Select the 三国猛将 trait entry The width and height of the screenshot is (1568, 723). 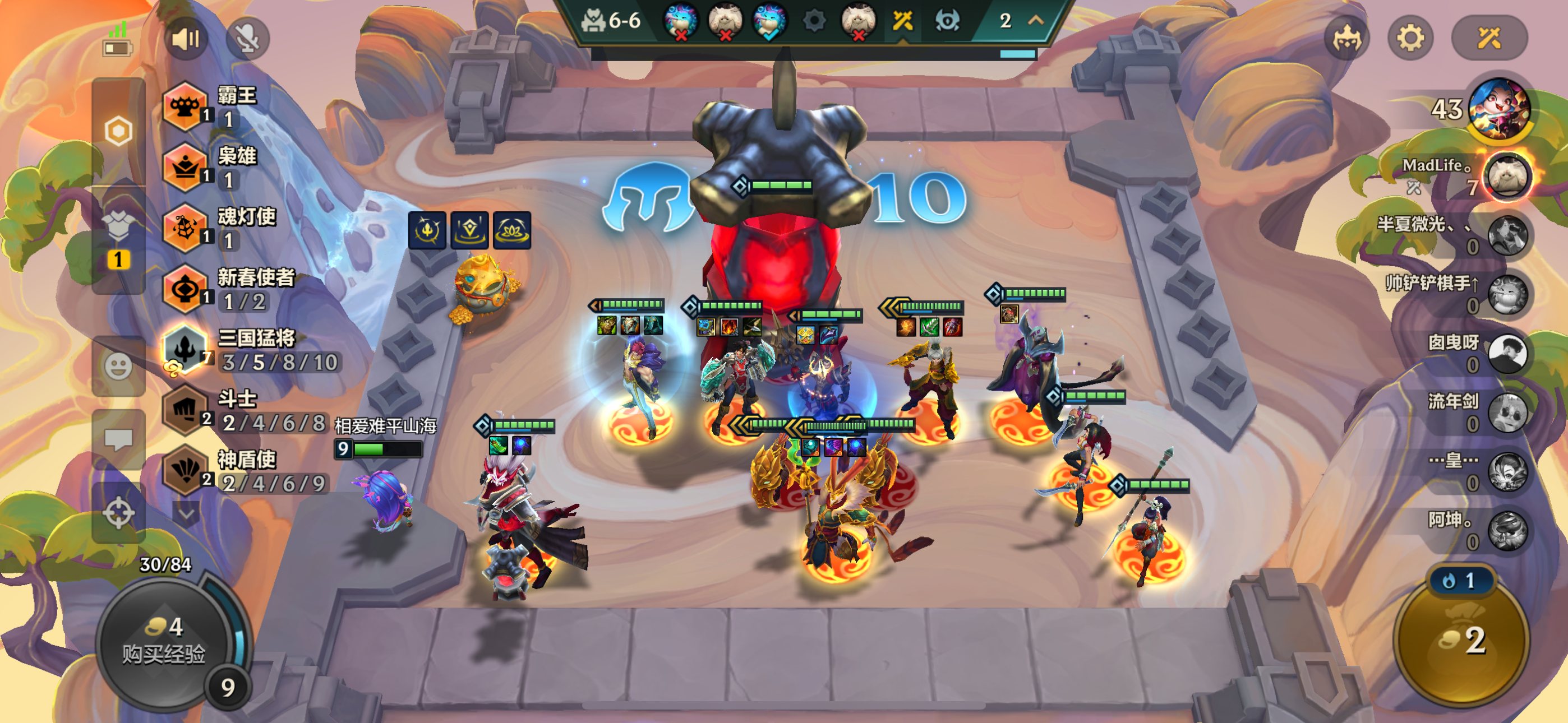tap(250, 350)
